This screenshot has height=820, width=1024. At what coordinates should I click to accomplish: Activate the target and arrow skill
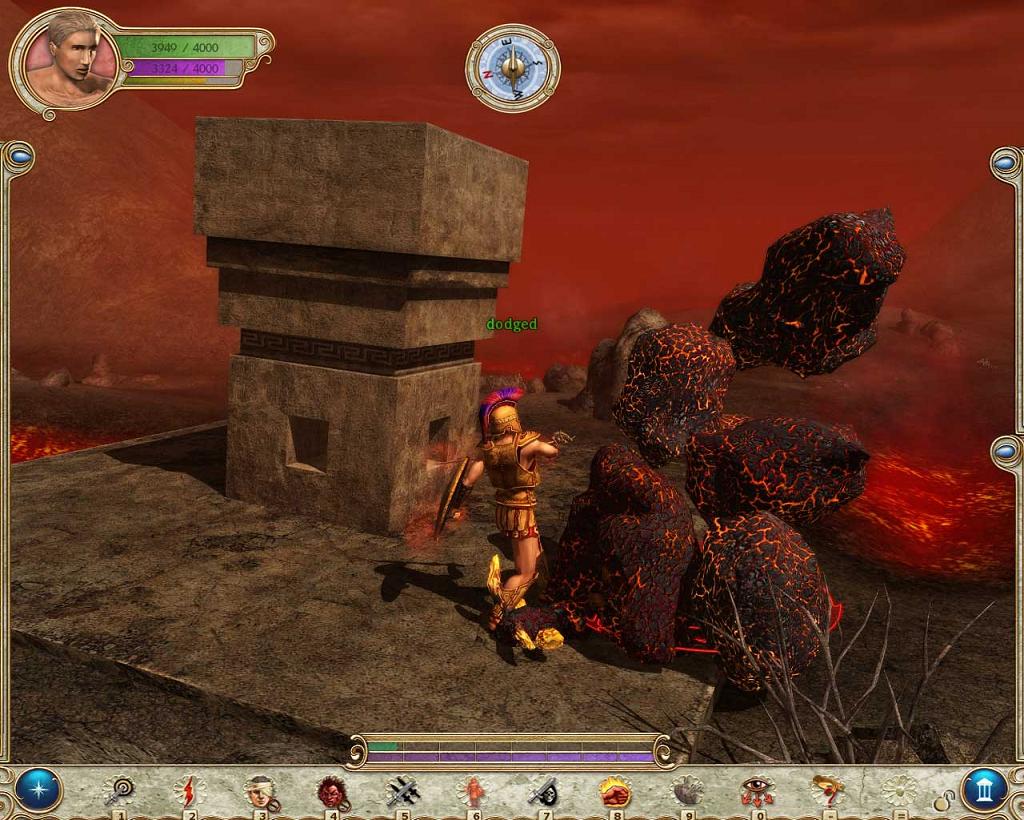[119, 791]
